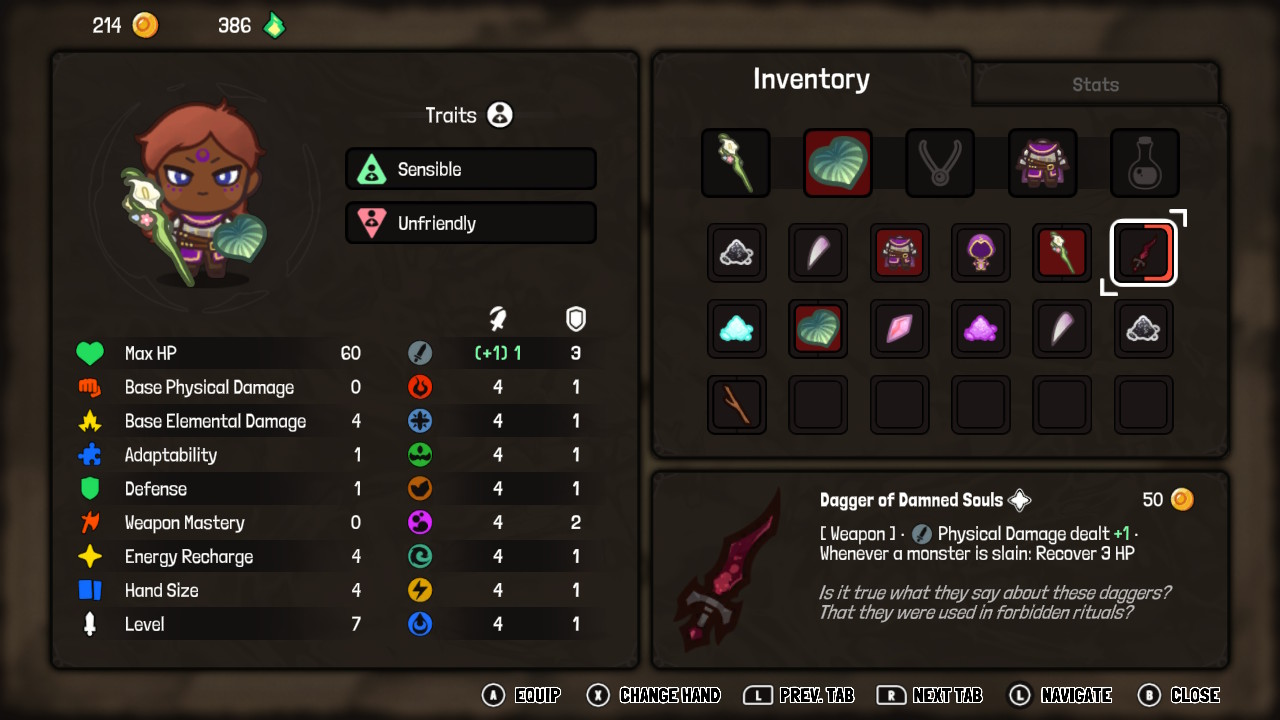
Task: Click the purple armor item
Action: coord(1042,162)
